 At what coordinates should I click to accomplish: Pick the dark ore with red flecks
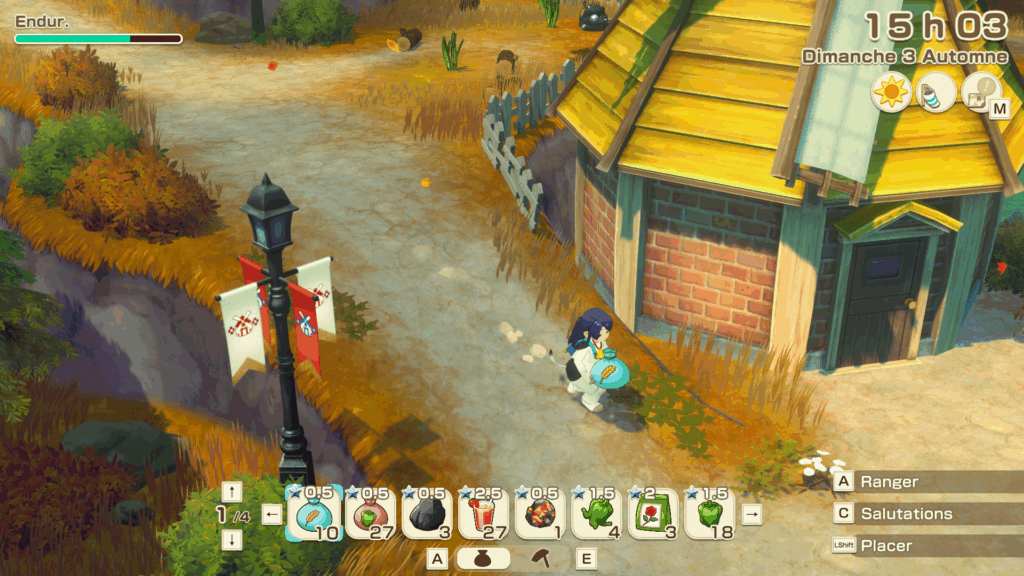(x=541, y=514)
